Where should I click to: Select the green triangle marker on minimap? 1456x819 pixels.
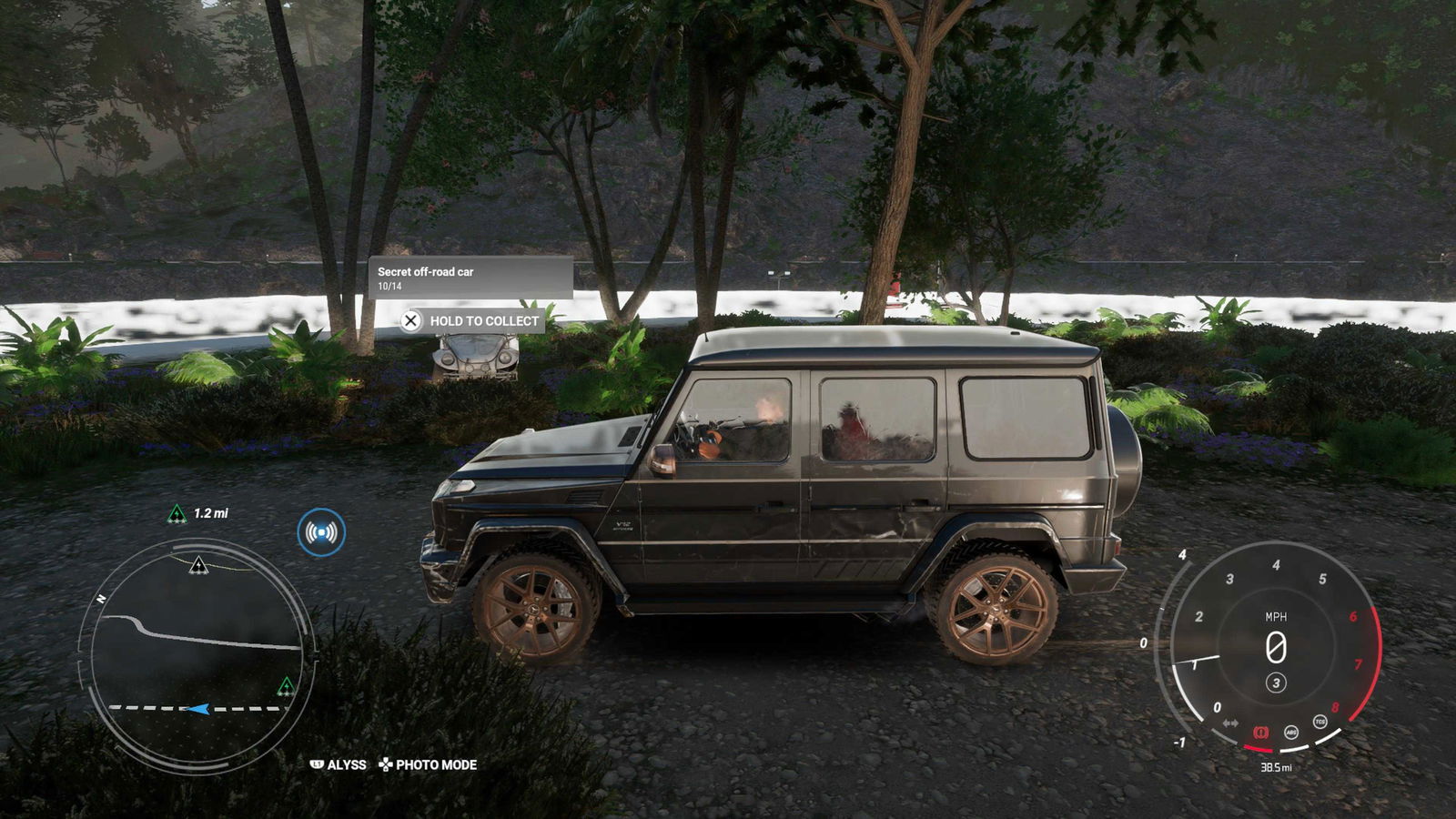click(286, 686)
